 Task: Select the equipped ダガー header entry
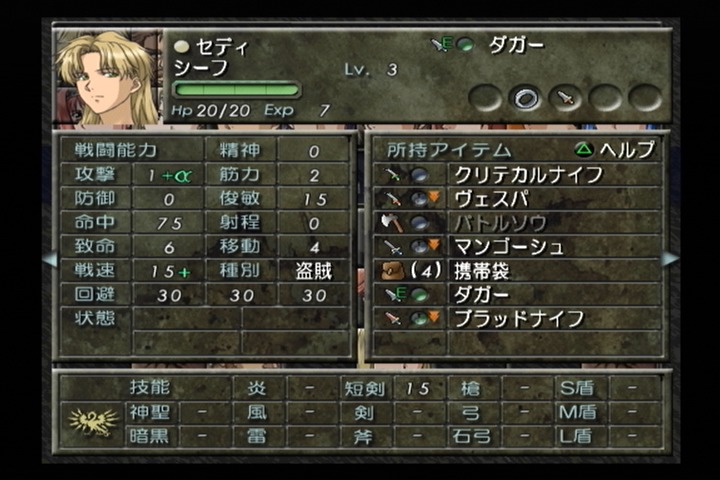[x=500, y=45]
